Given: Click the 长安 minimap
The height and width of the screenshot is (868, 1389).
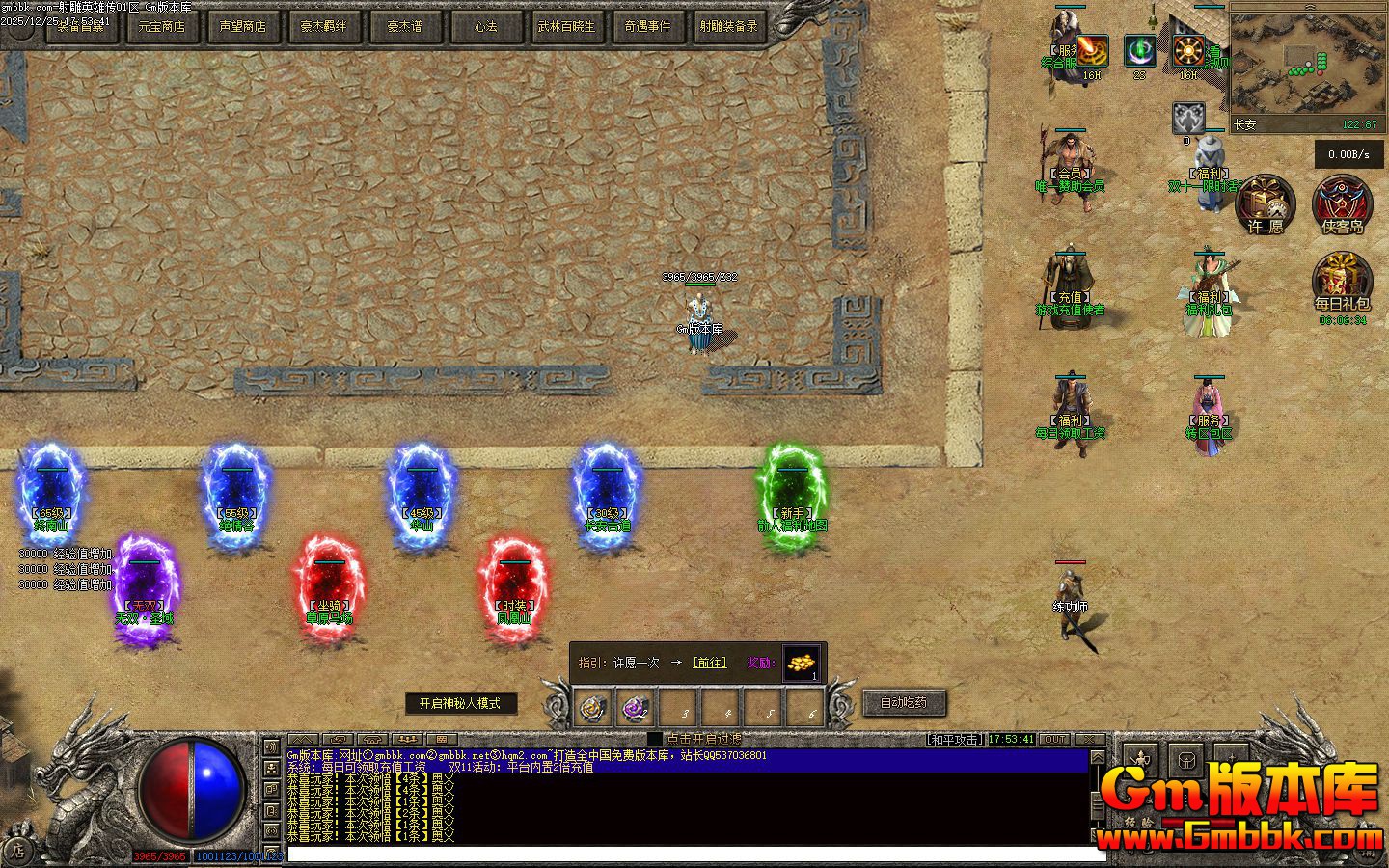Looking at the screenshot, I should tap(1307, 60).
